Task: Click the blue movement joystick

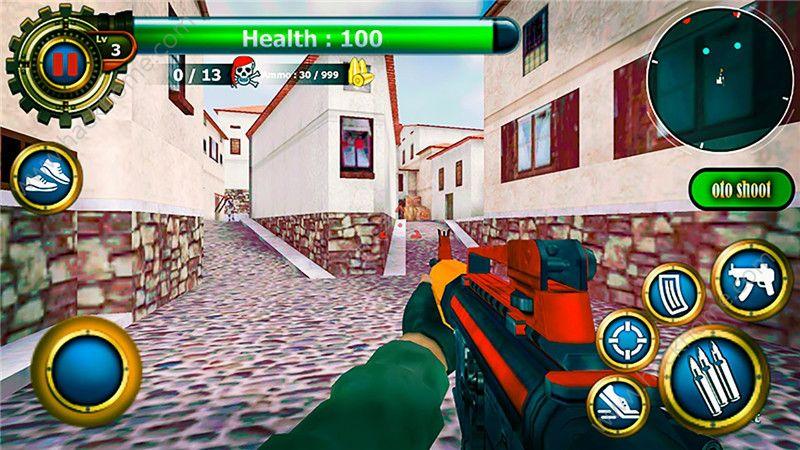Action: pyautogui.click(x=86, y=371)
